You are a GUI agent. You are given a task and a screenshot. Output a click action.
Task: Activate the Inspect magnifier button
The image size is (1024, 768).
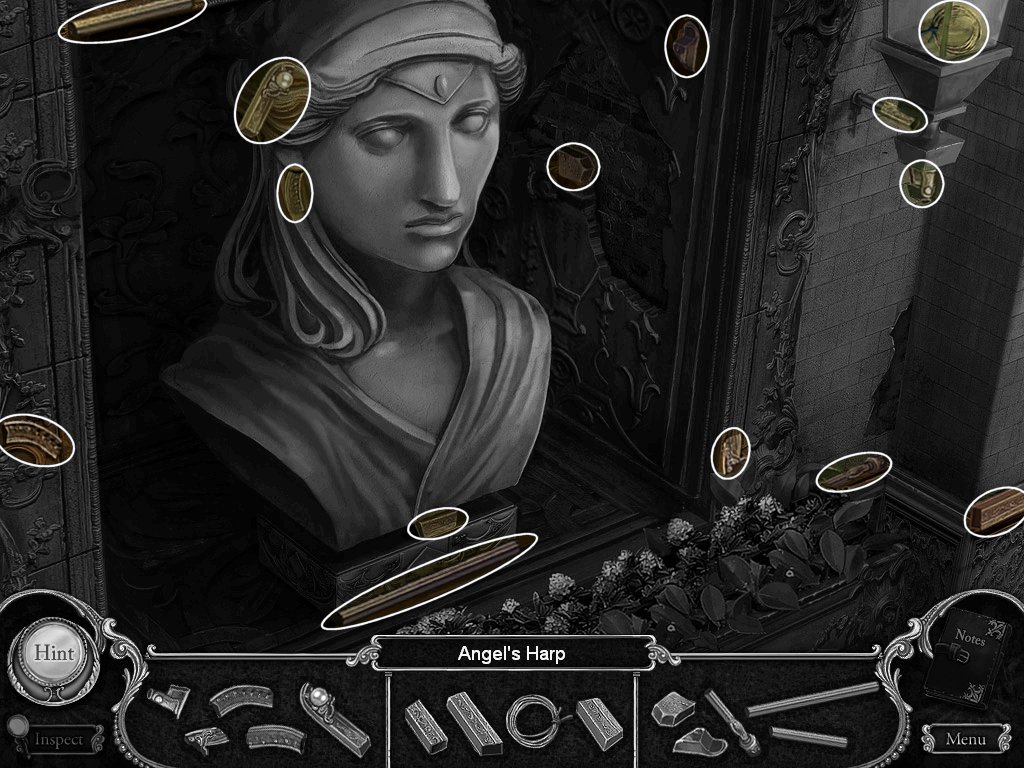56,739
